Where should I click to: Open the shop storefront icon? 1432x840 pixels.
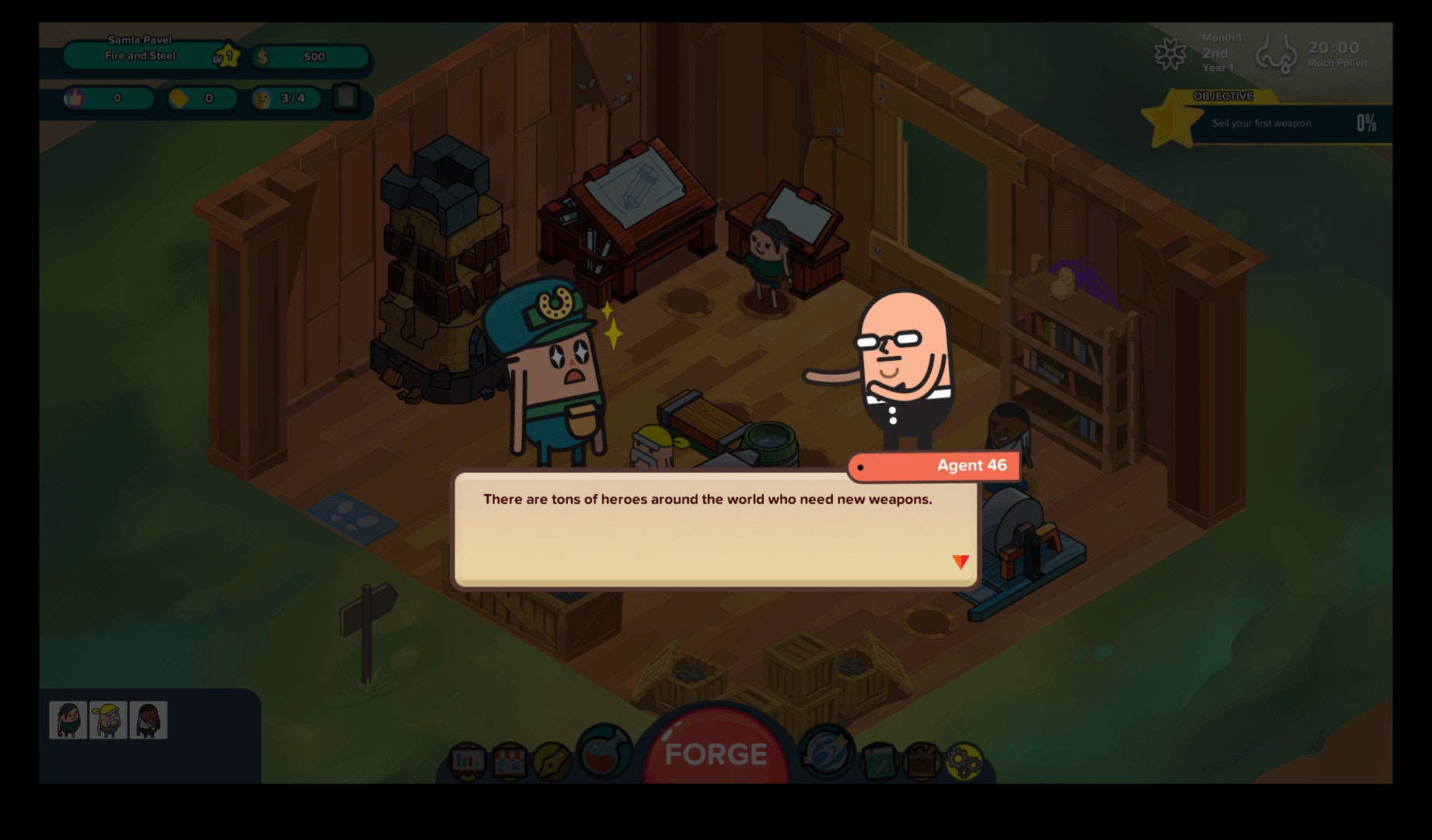click(509, 761)
